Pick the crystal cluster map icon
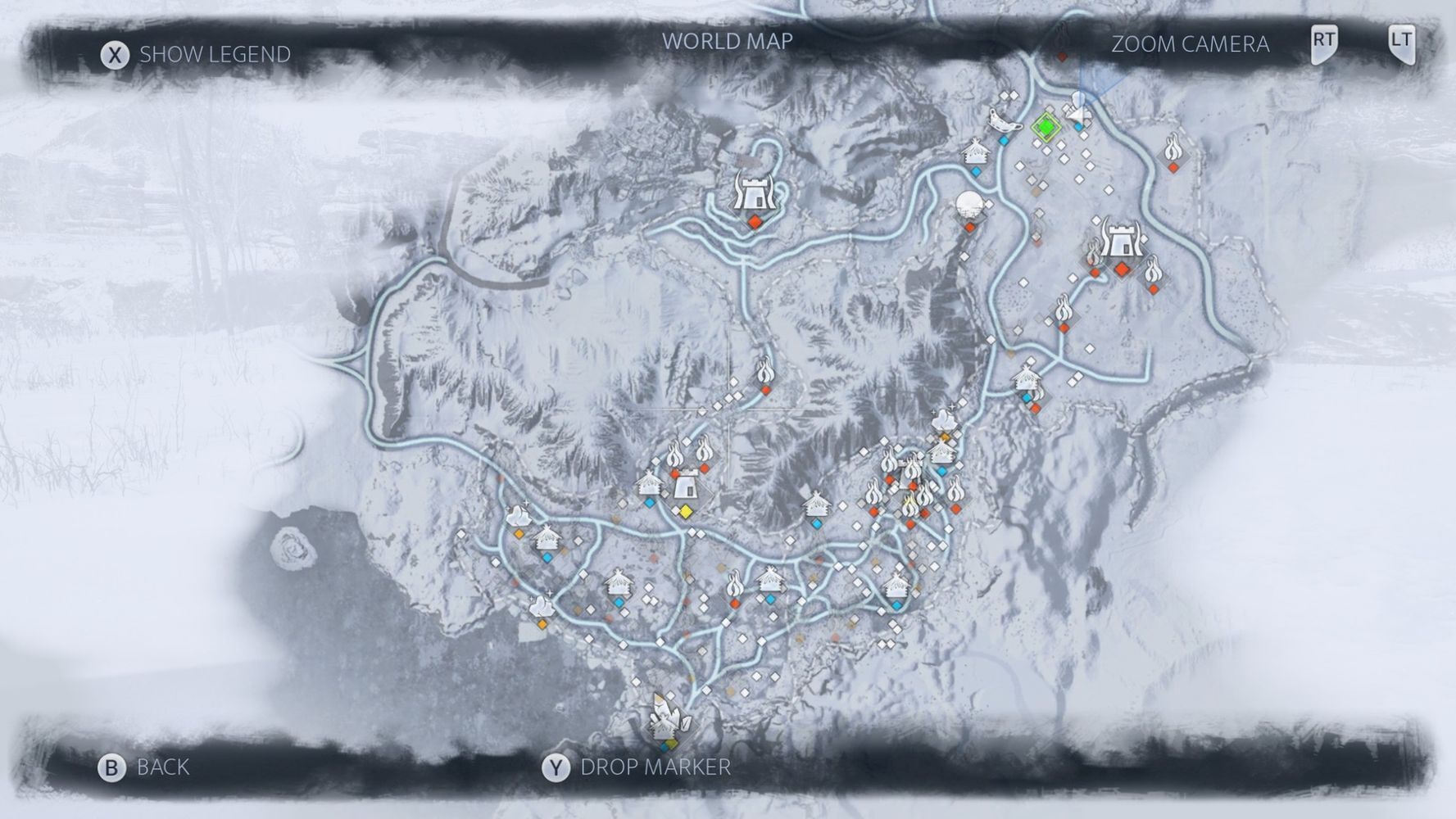The image size is (1456, 819). click(668, 718)
